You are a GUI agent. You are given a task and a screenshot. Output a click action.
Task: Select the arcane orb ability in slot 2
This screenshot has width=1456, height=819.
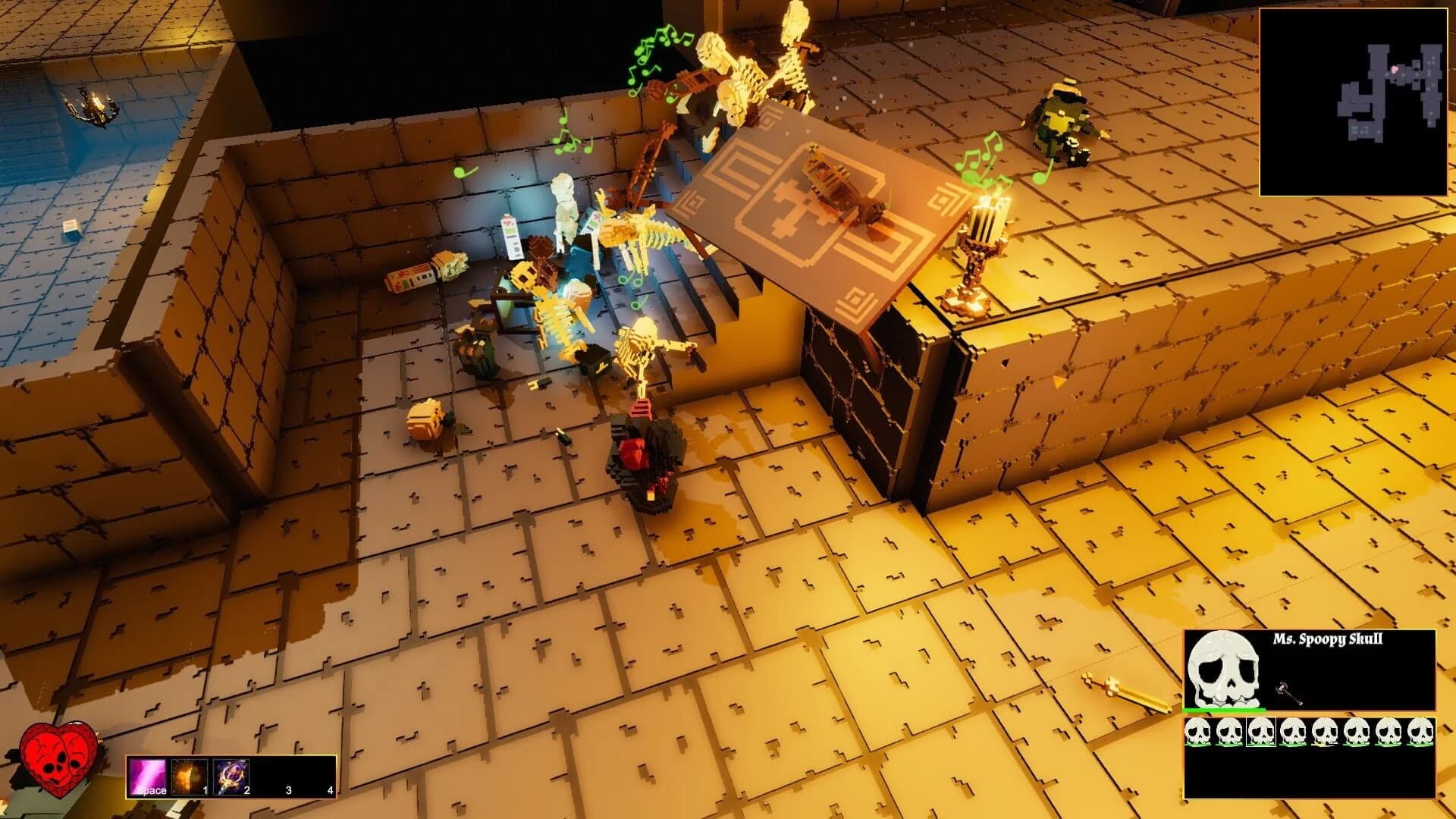230,775
